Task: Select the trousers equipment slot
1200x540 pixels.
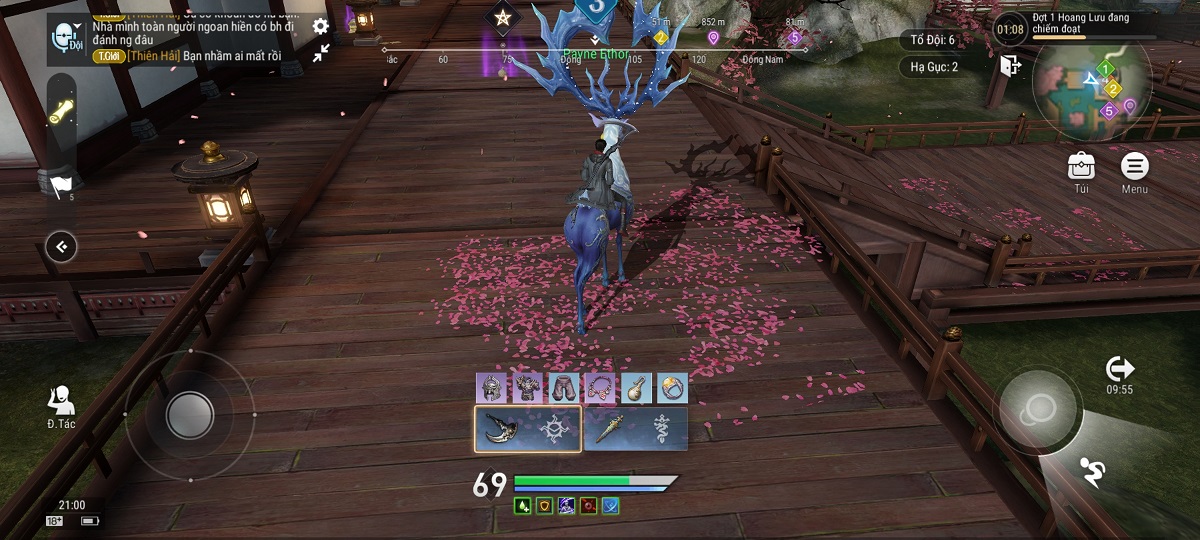Action: [563, 388]
